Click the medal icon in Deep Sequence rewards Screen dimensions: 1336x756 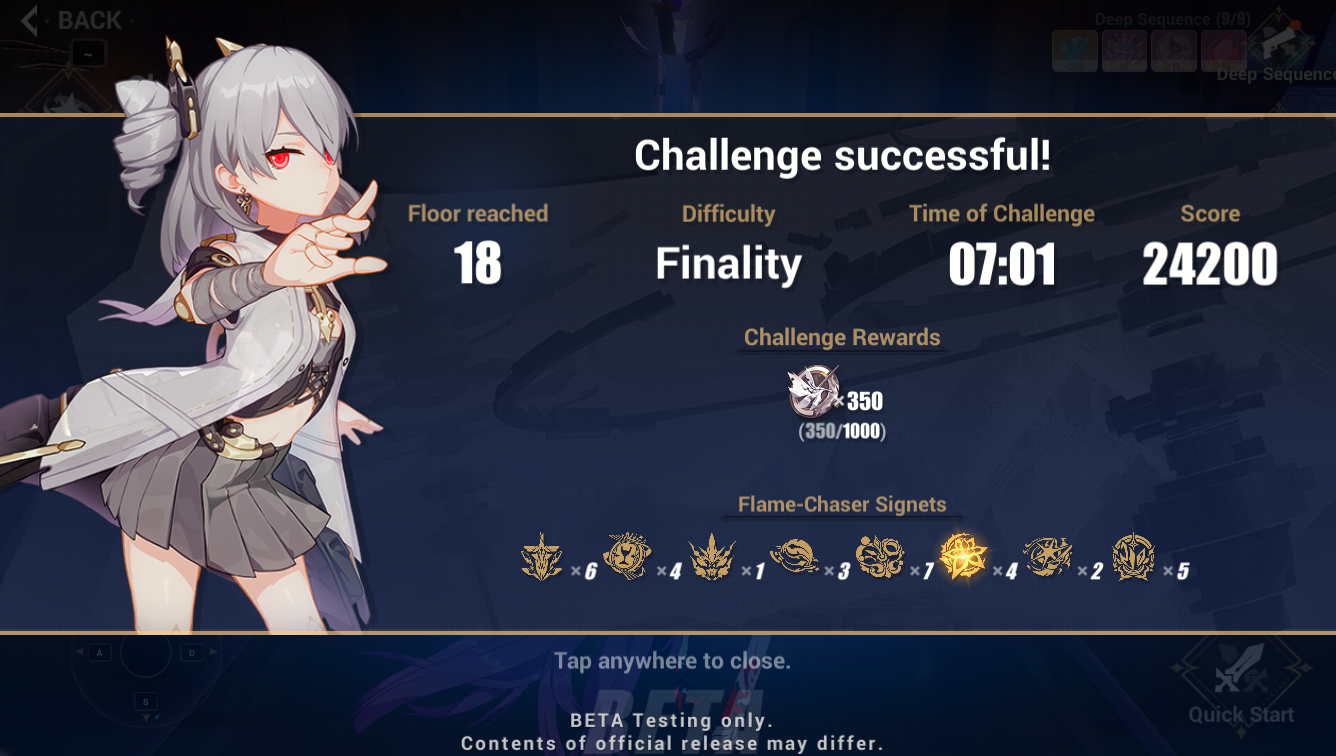[x=1124, y=49]
